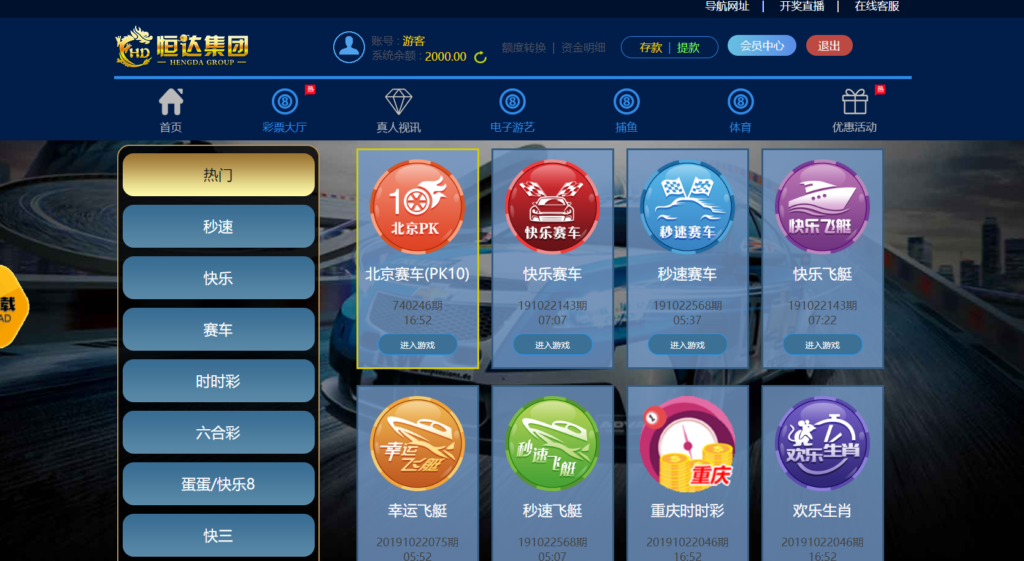Enter the 北京赛车(PK10) game
The image size is (1024, 561).
coord(417,345)
